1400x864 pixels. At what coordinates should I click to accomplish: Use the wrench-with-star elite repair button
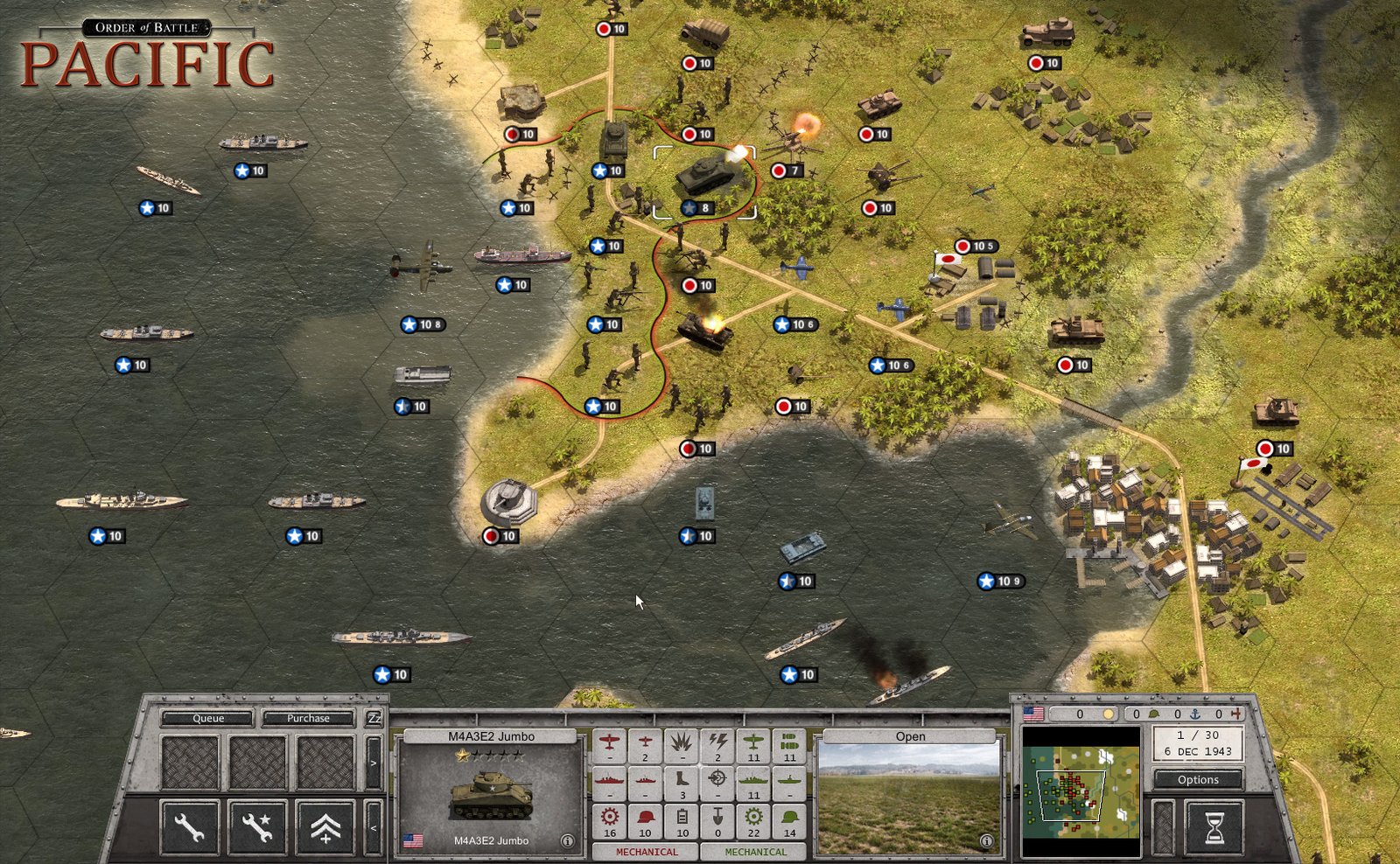[257, 826]
